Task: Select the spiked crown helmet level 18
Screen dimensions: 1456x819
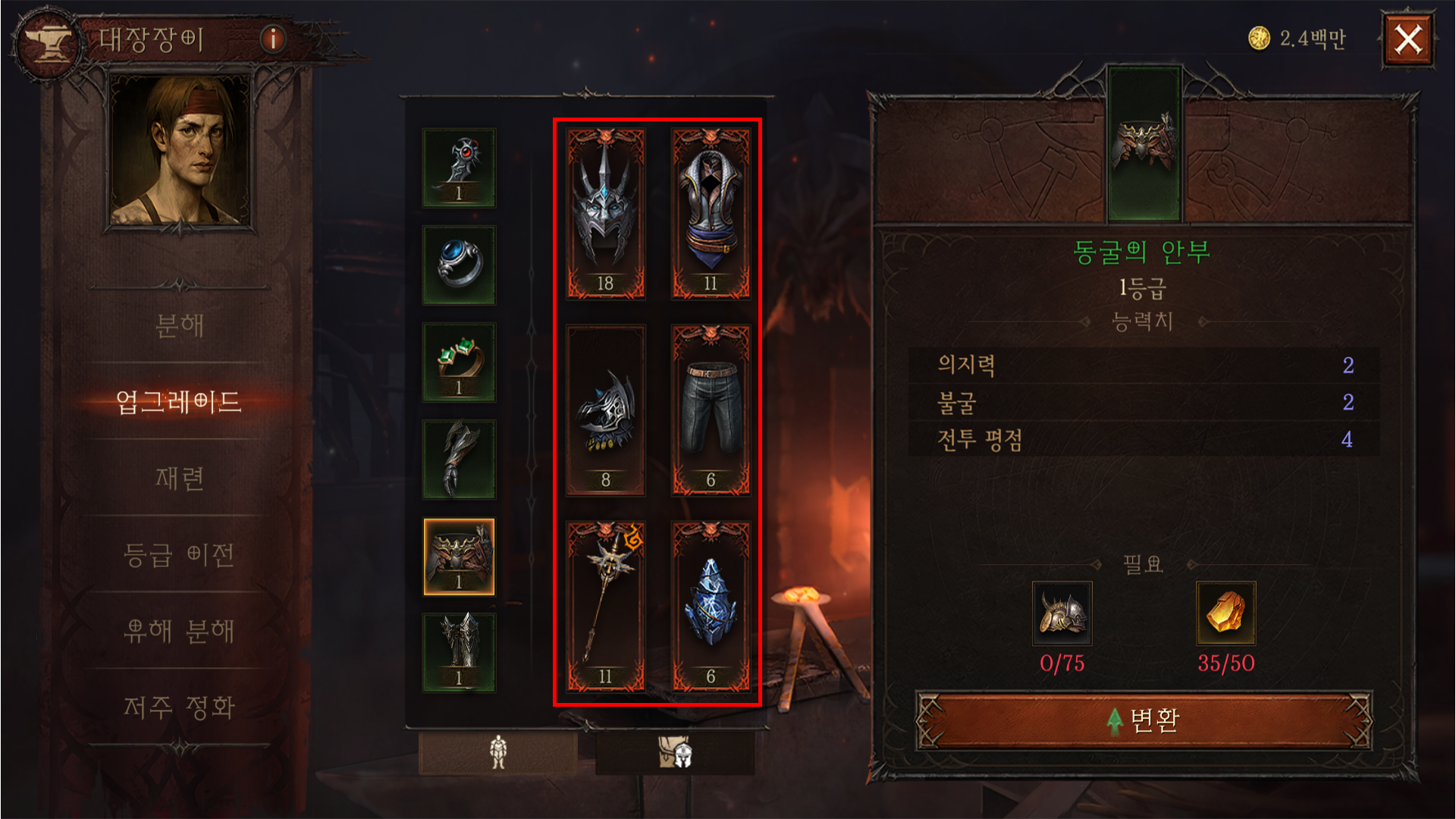Action: (x=605, y=213)
